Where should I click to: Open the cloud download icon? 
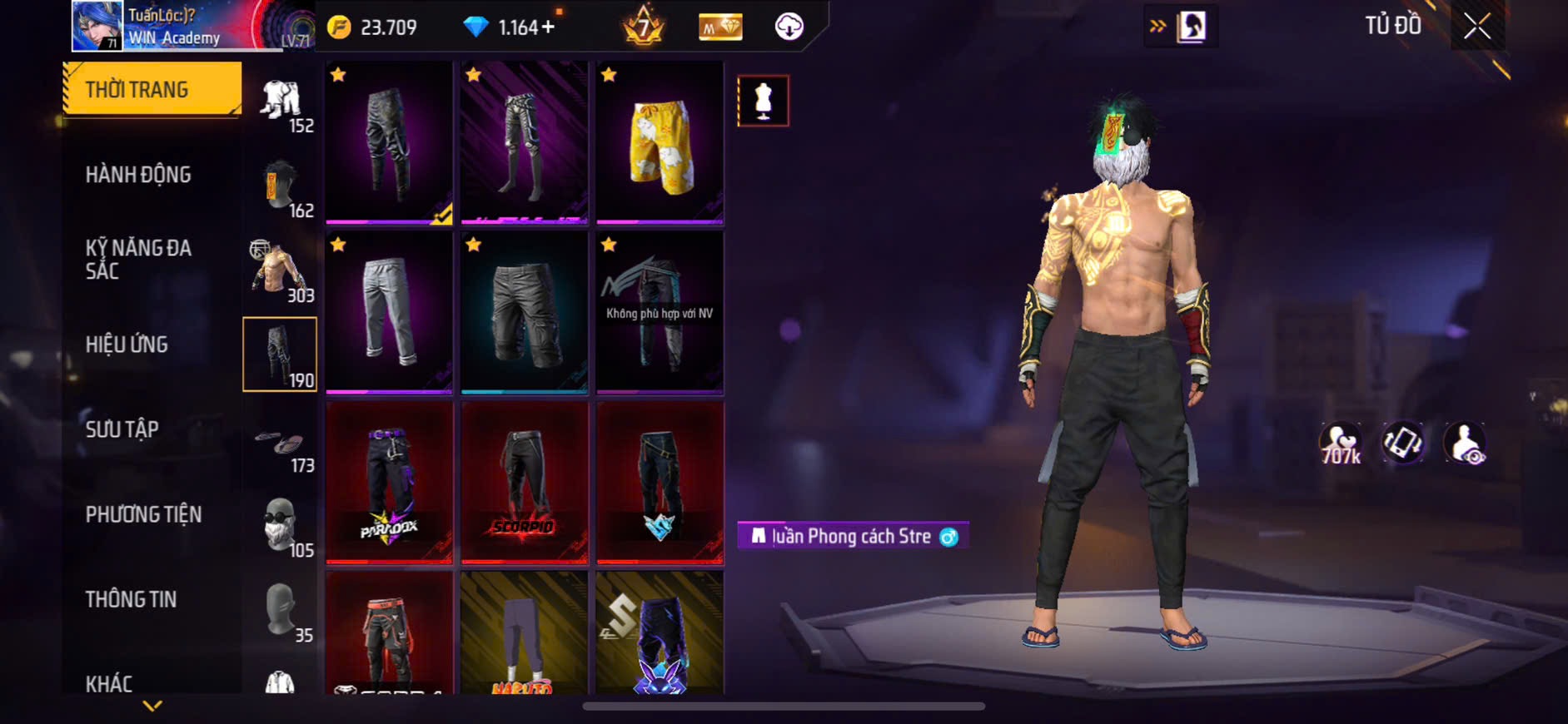pos(789,27)
